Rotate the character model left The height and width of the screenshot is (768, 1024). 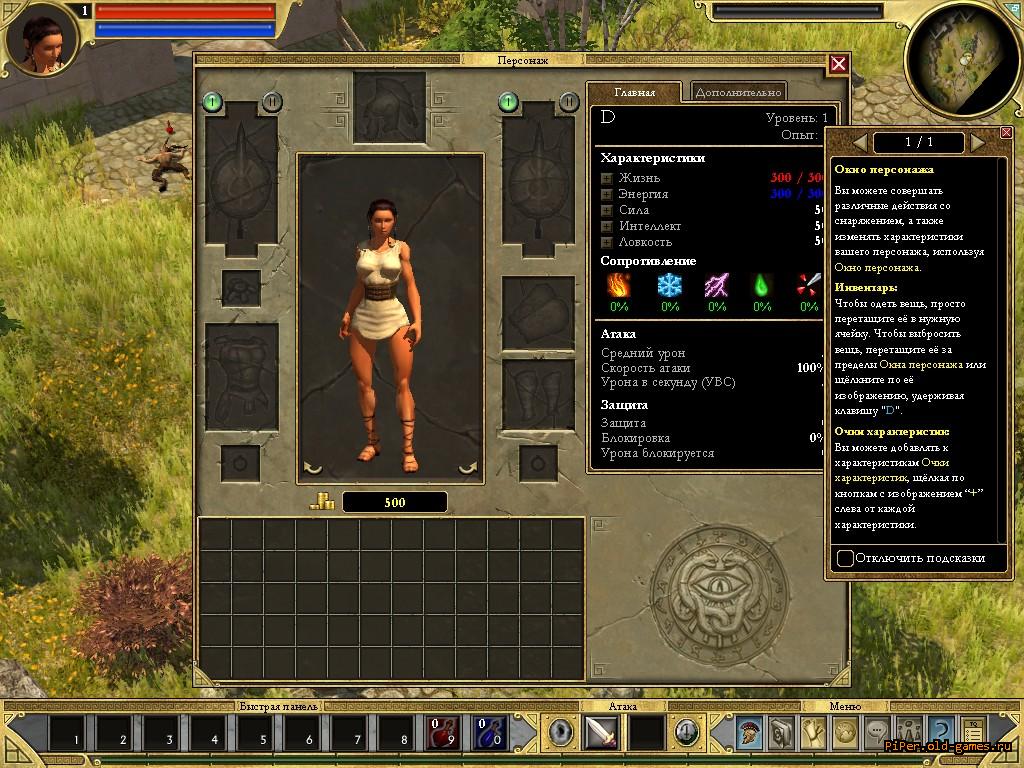[313, 467]
